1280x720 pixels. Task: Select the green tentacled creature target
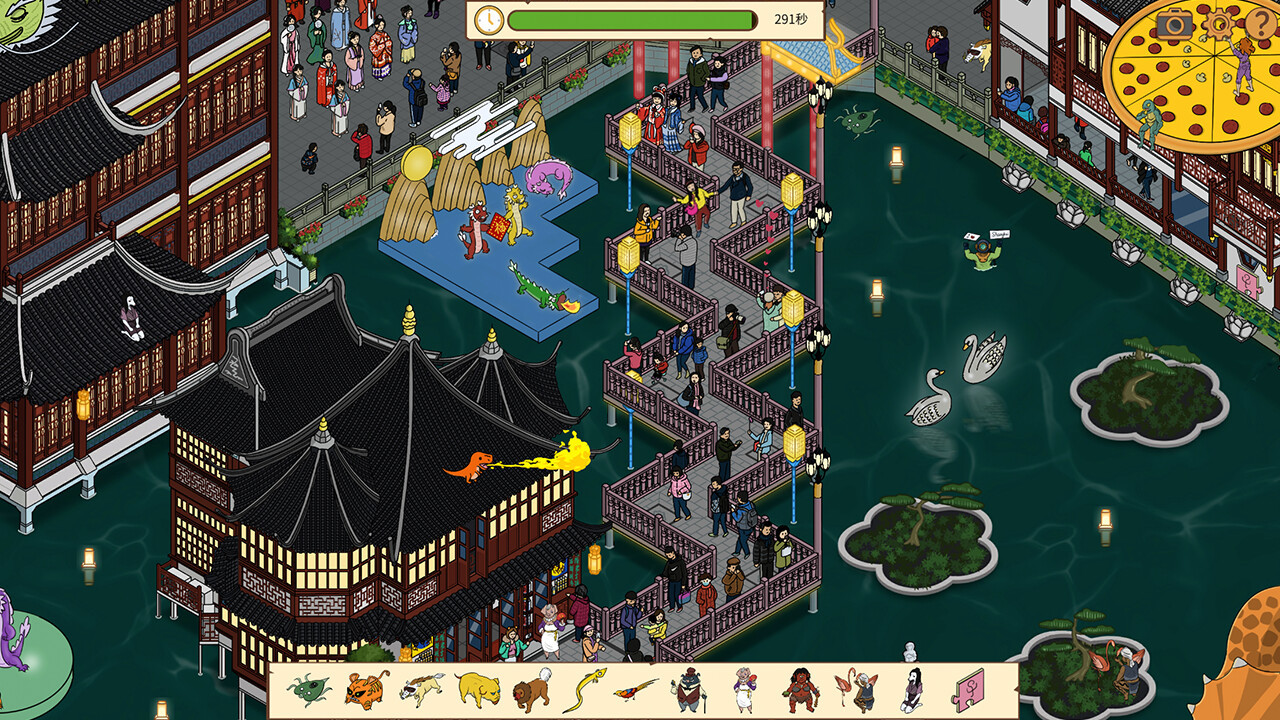point(309,690)
